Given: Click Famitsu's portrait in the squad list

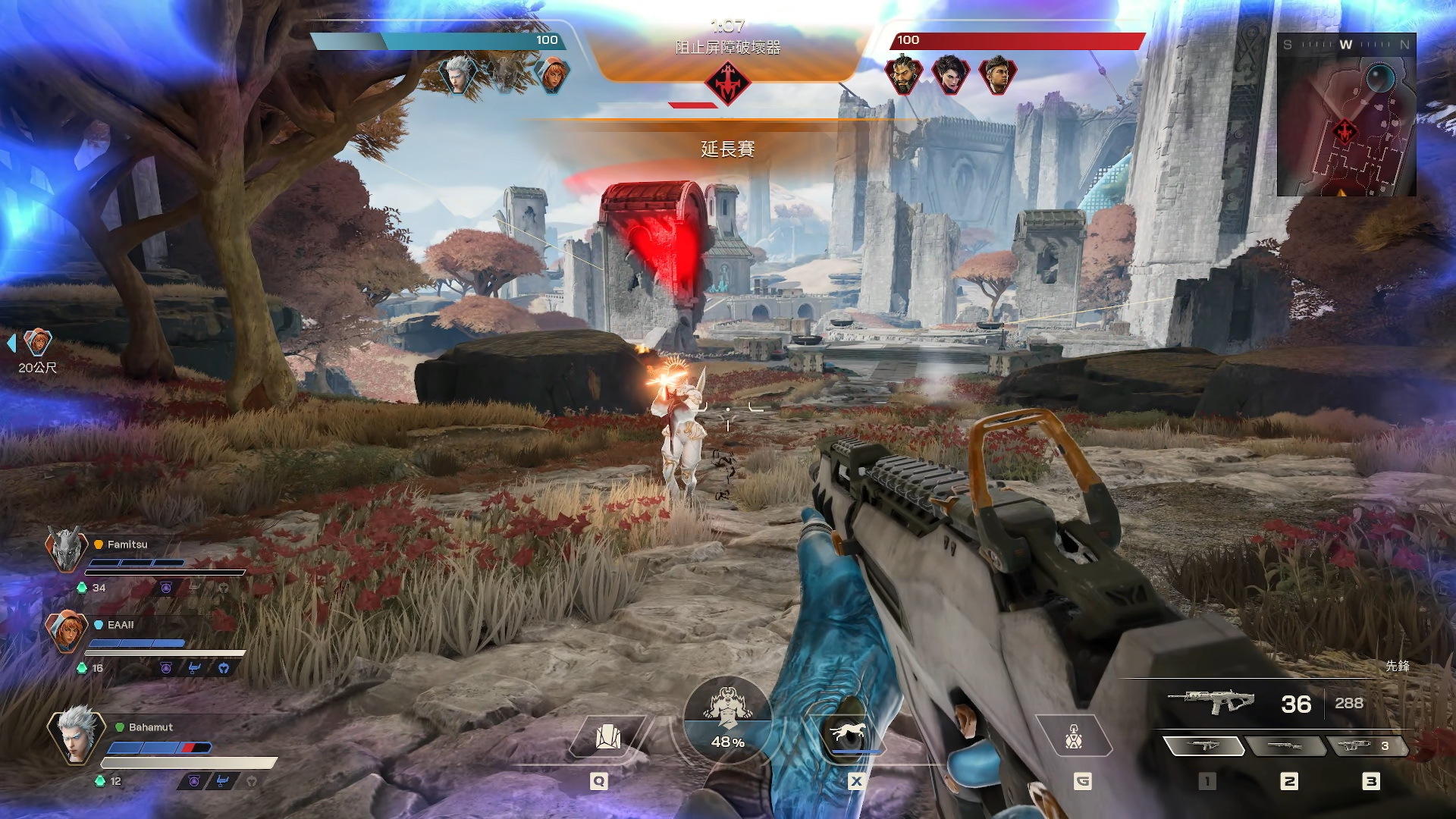Looking at the screenshot, I should pyautogui.click(x=66, y=549).
